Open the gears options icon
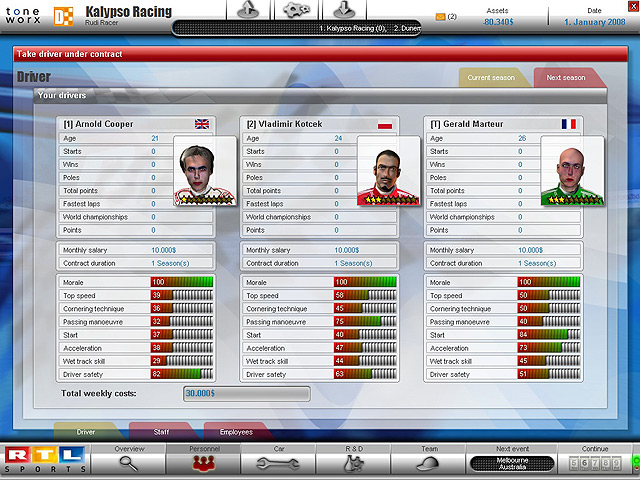 pos(294,9)
